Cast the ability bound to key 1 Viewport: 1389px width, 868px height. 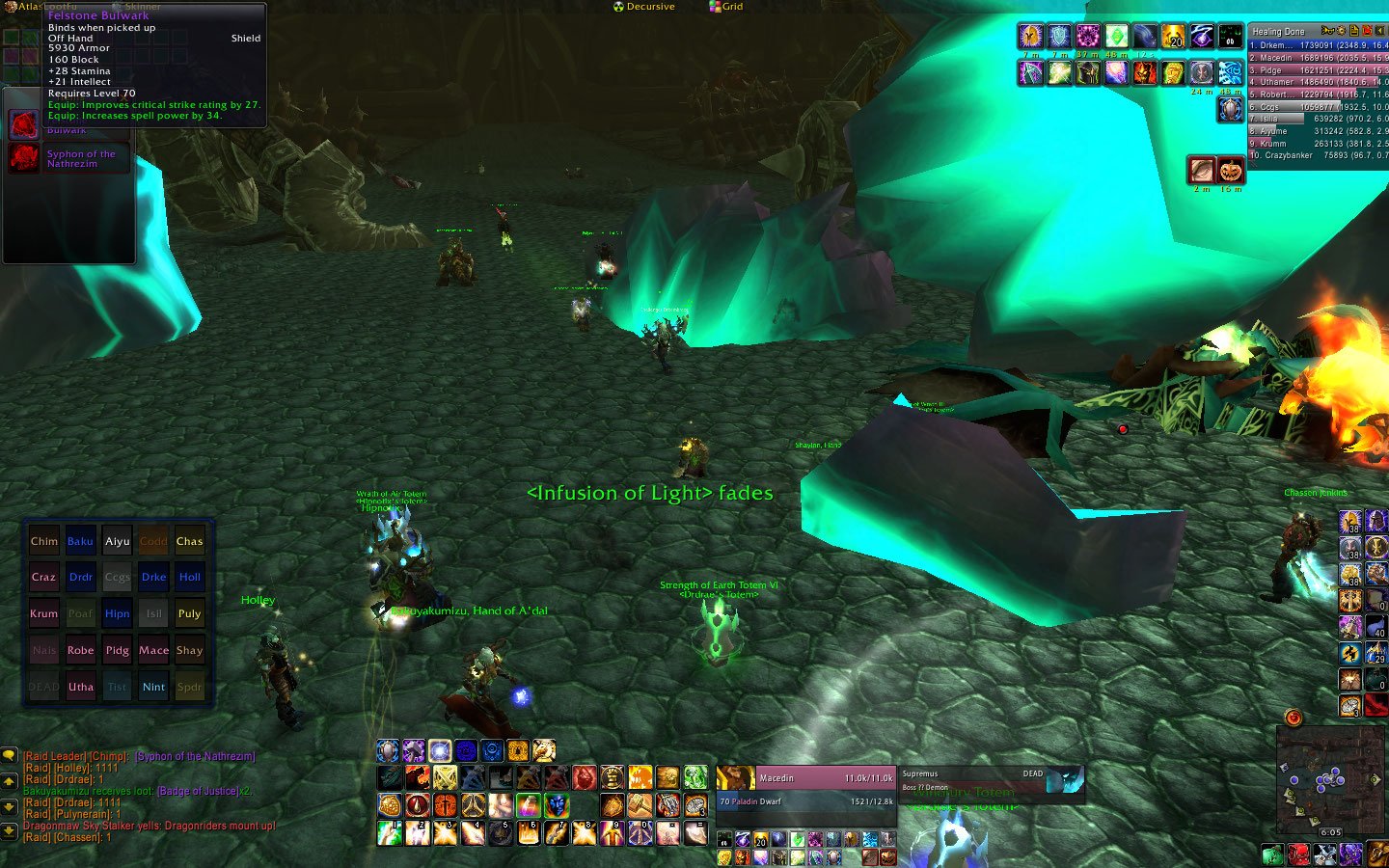click(390, 832)
